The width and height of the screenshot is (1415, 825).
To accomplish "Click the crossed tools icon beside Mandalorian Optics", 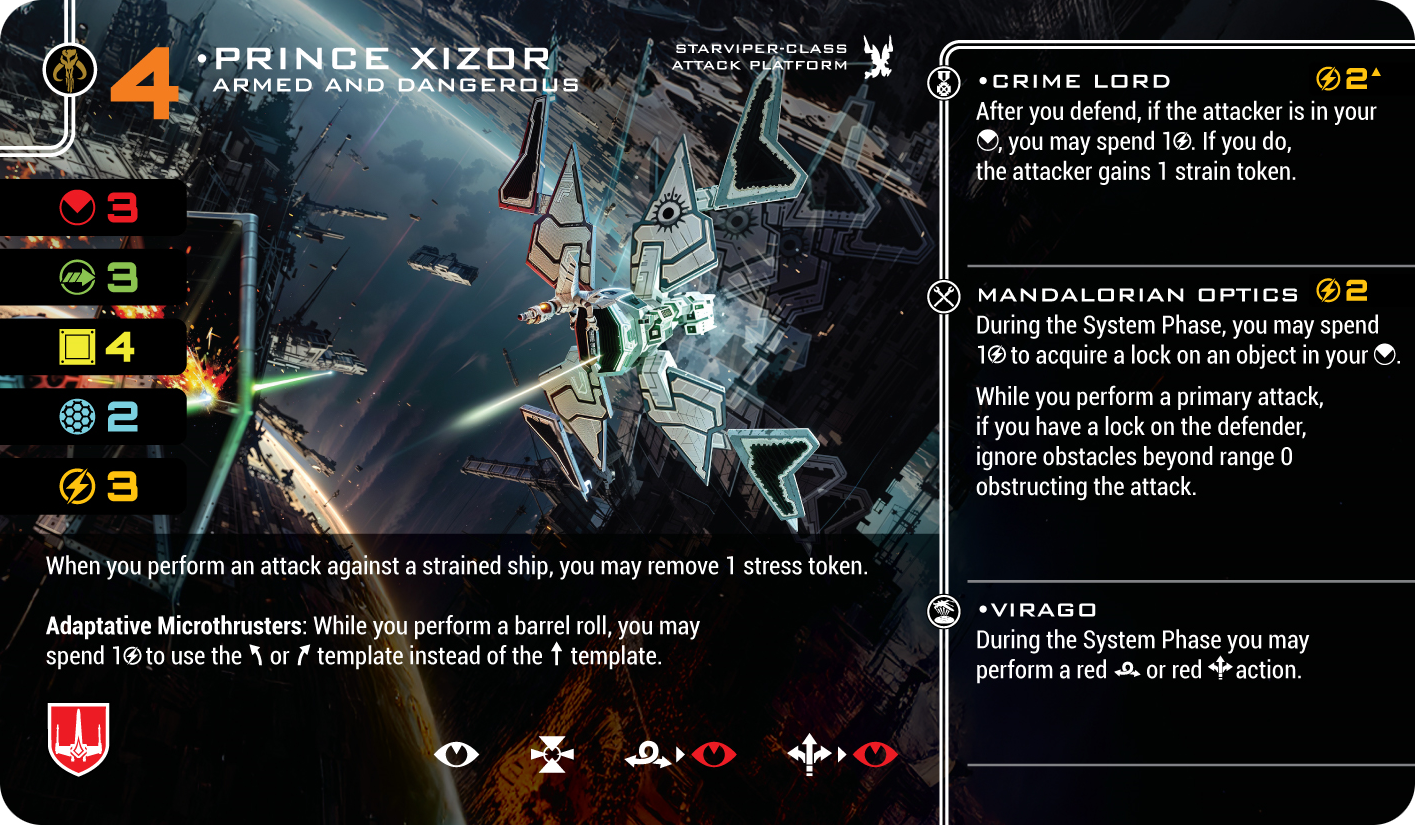I will (944, 296).
